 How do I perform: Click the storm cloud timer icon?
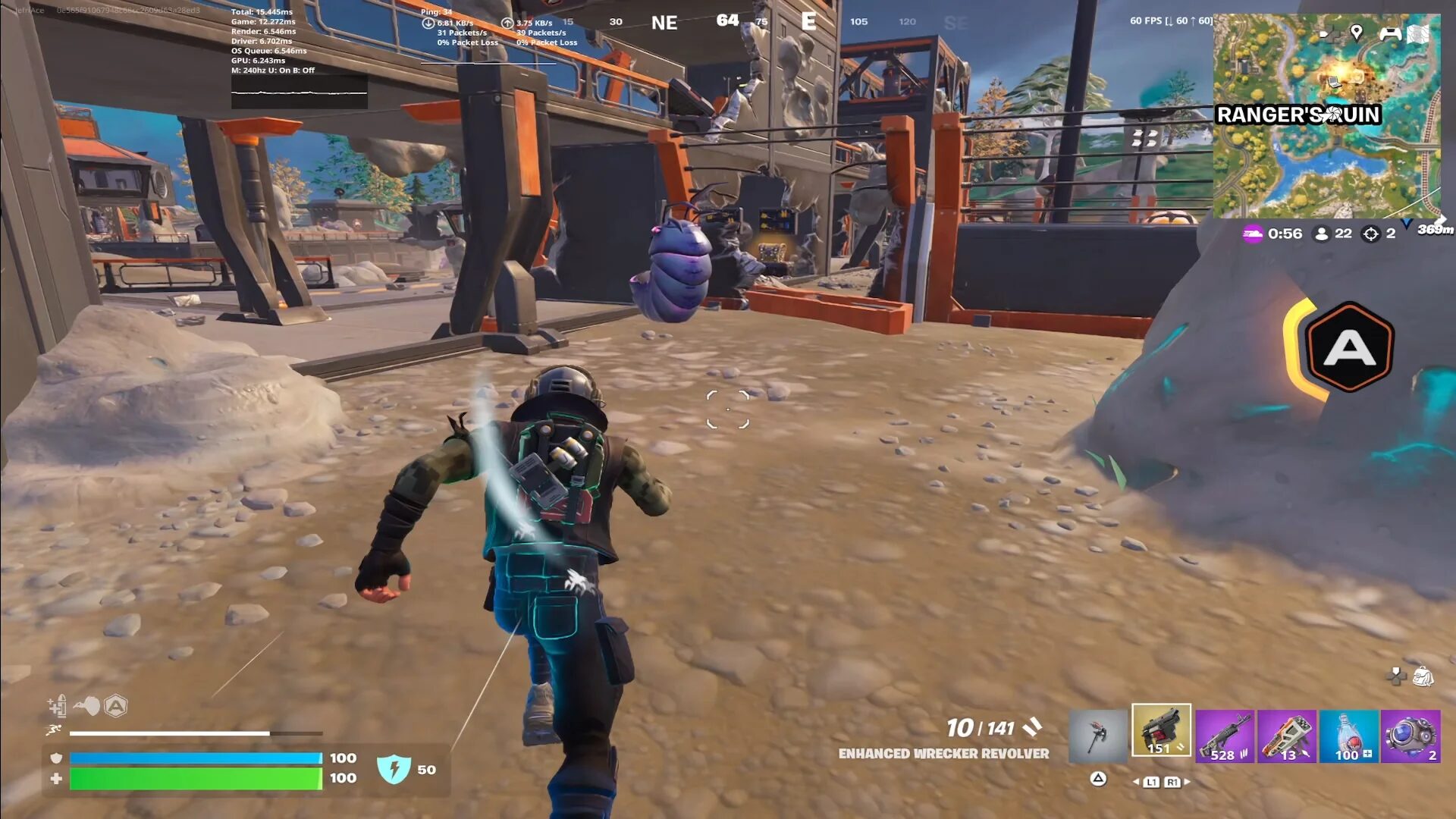tap(1252, 234)
